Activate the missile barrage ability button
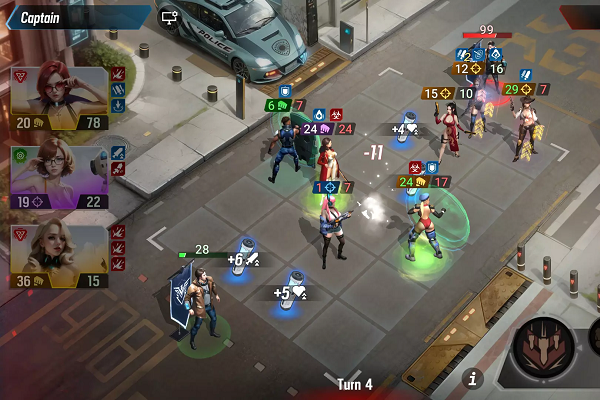Screen dimensions: 600x400 click(546, 352)
